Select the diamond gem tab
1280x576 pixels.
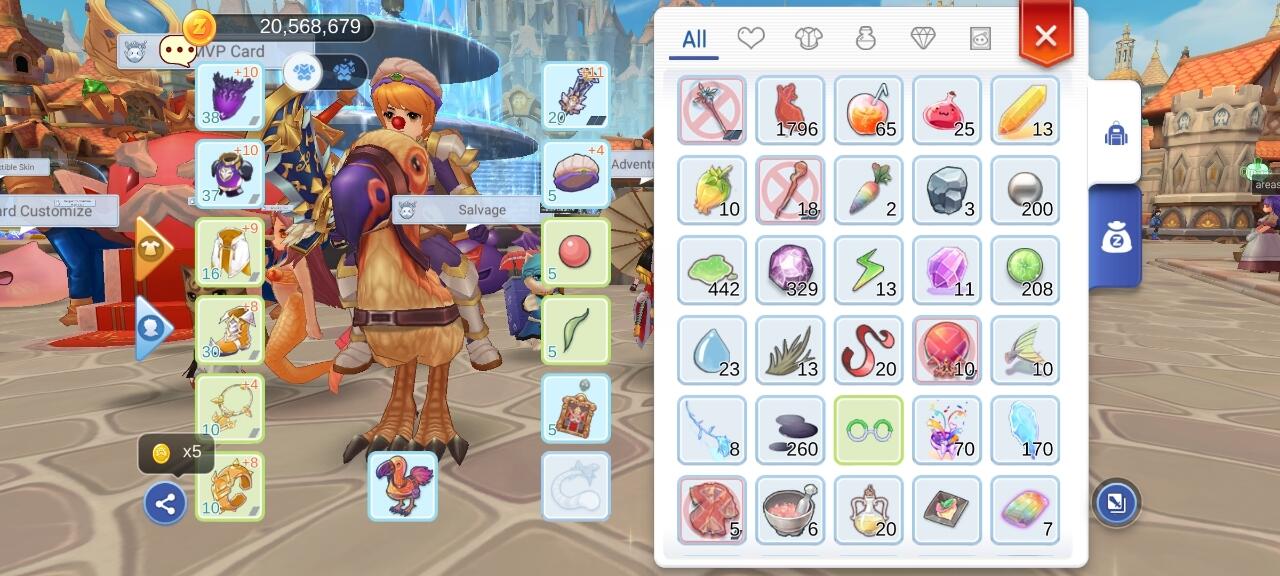click(x=923, y=38)
